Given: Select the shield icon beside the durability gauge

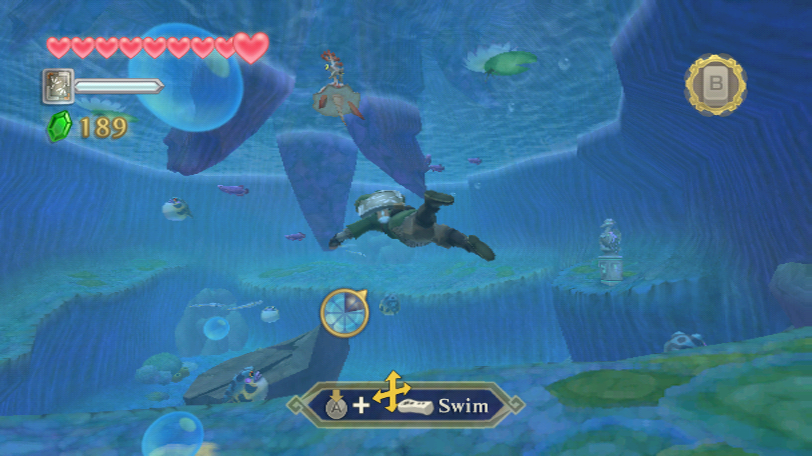Looking at the screenshot, I should coord(58,86).
